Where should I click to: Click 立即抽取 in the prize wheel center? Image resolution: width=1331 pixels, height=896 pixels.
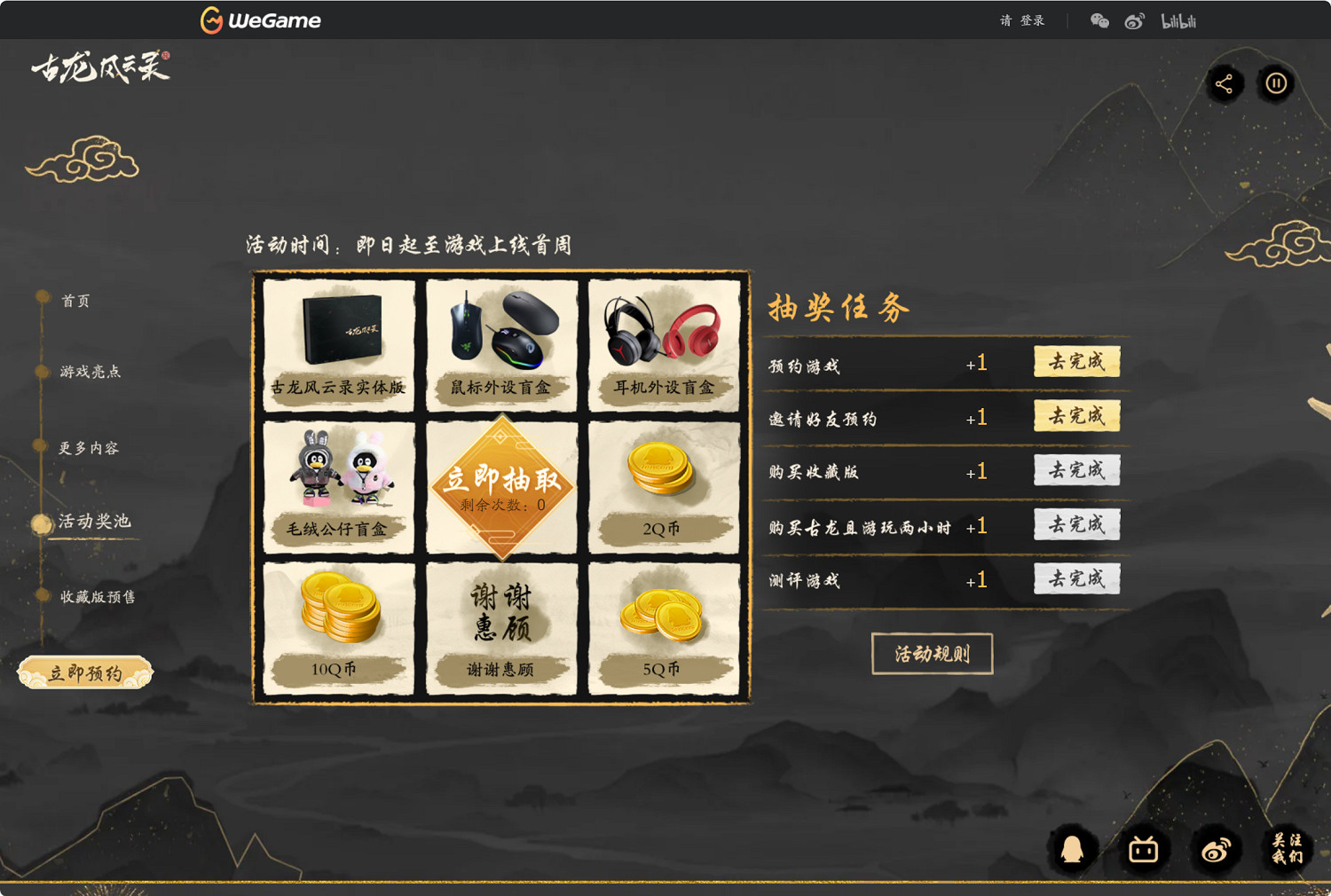click(501, 480)
